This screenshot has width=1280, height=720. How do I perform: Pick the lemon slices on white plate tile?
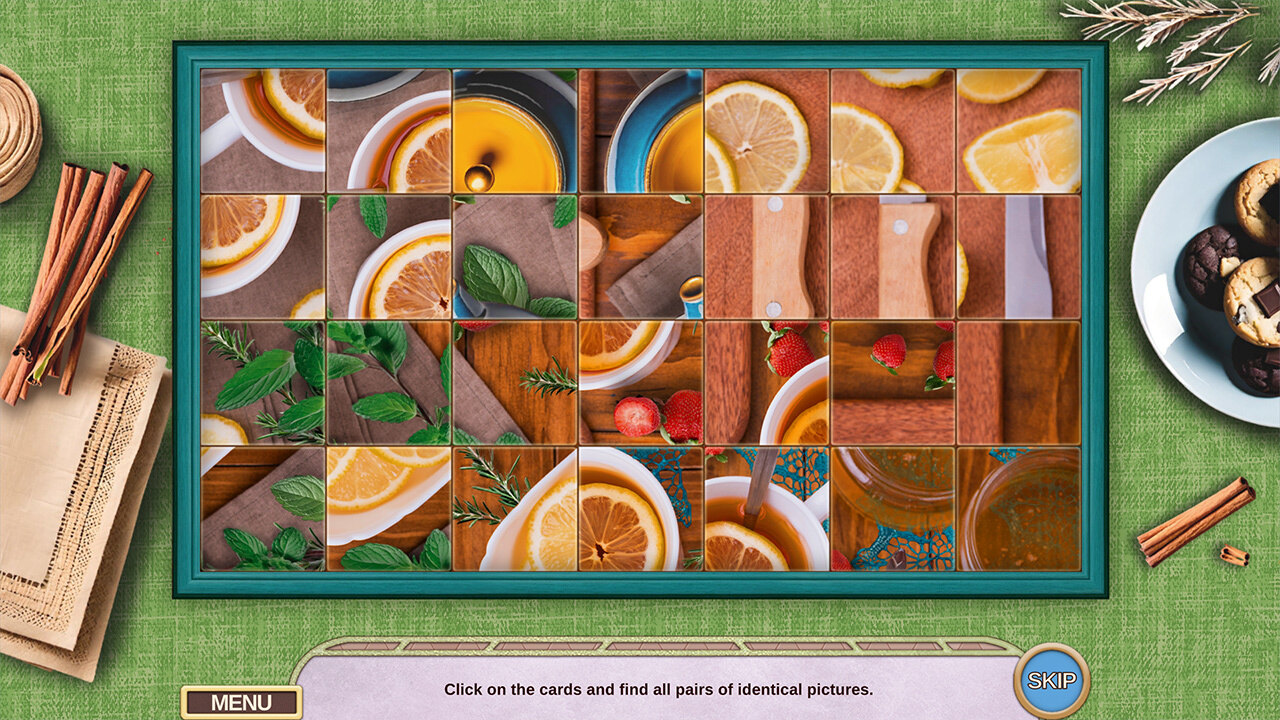pos(389,509)
